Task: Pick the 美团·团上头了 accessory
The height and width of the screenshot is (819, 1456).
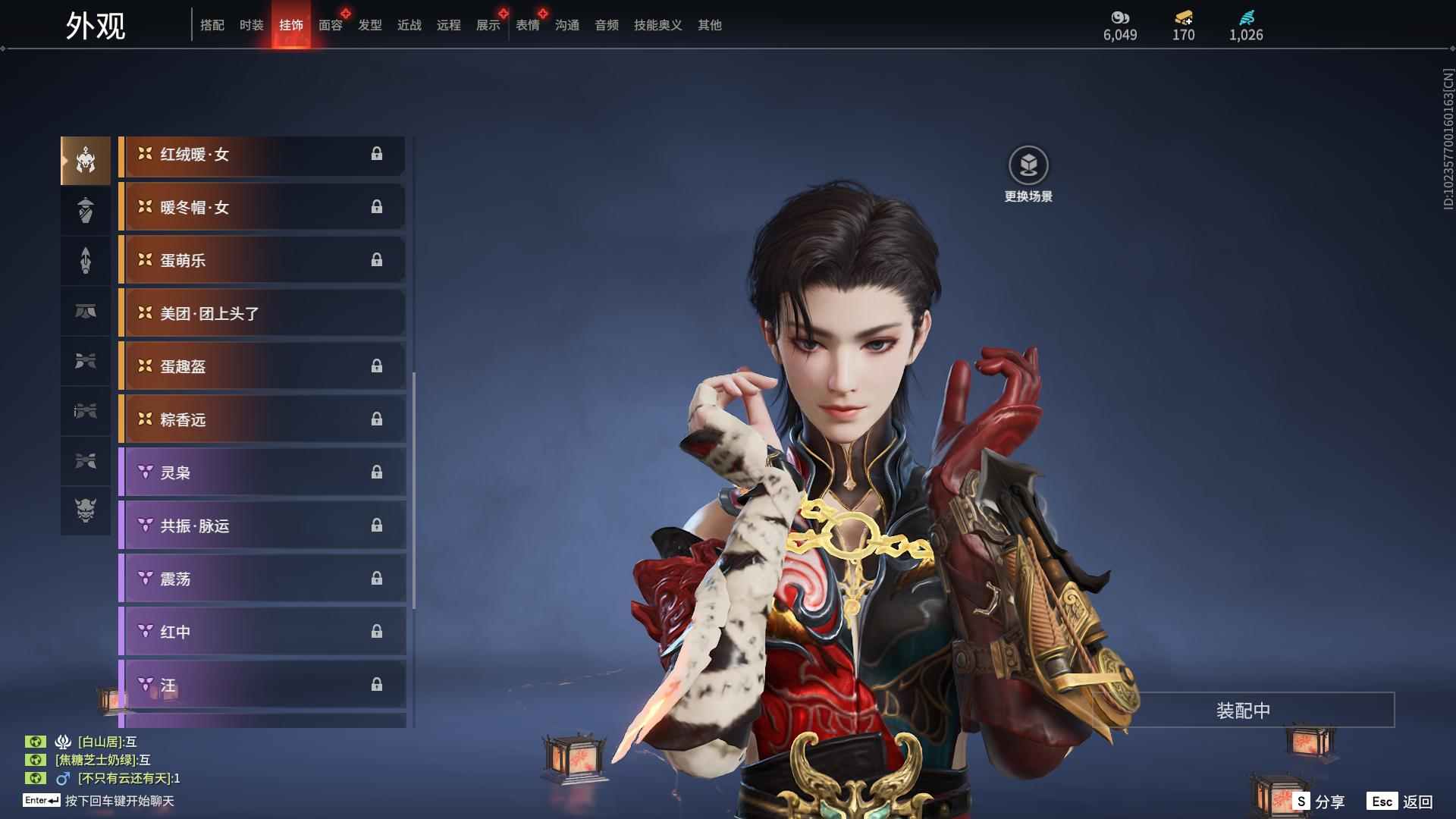Action: click(262, 314)
